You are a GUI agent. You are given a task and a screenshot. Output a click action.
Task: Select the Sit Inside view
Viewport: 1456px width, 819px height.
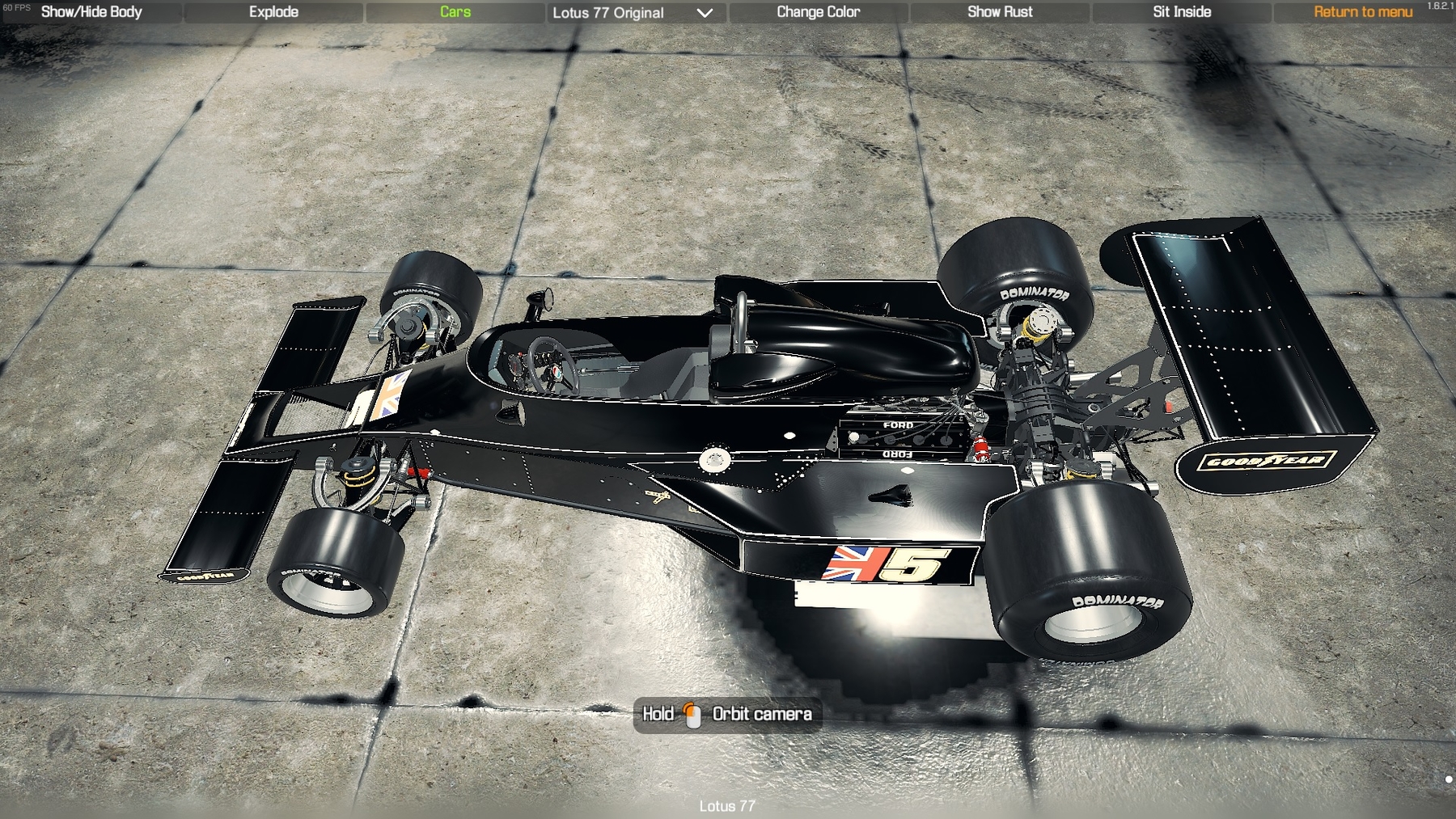tap(1182, 12)
